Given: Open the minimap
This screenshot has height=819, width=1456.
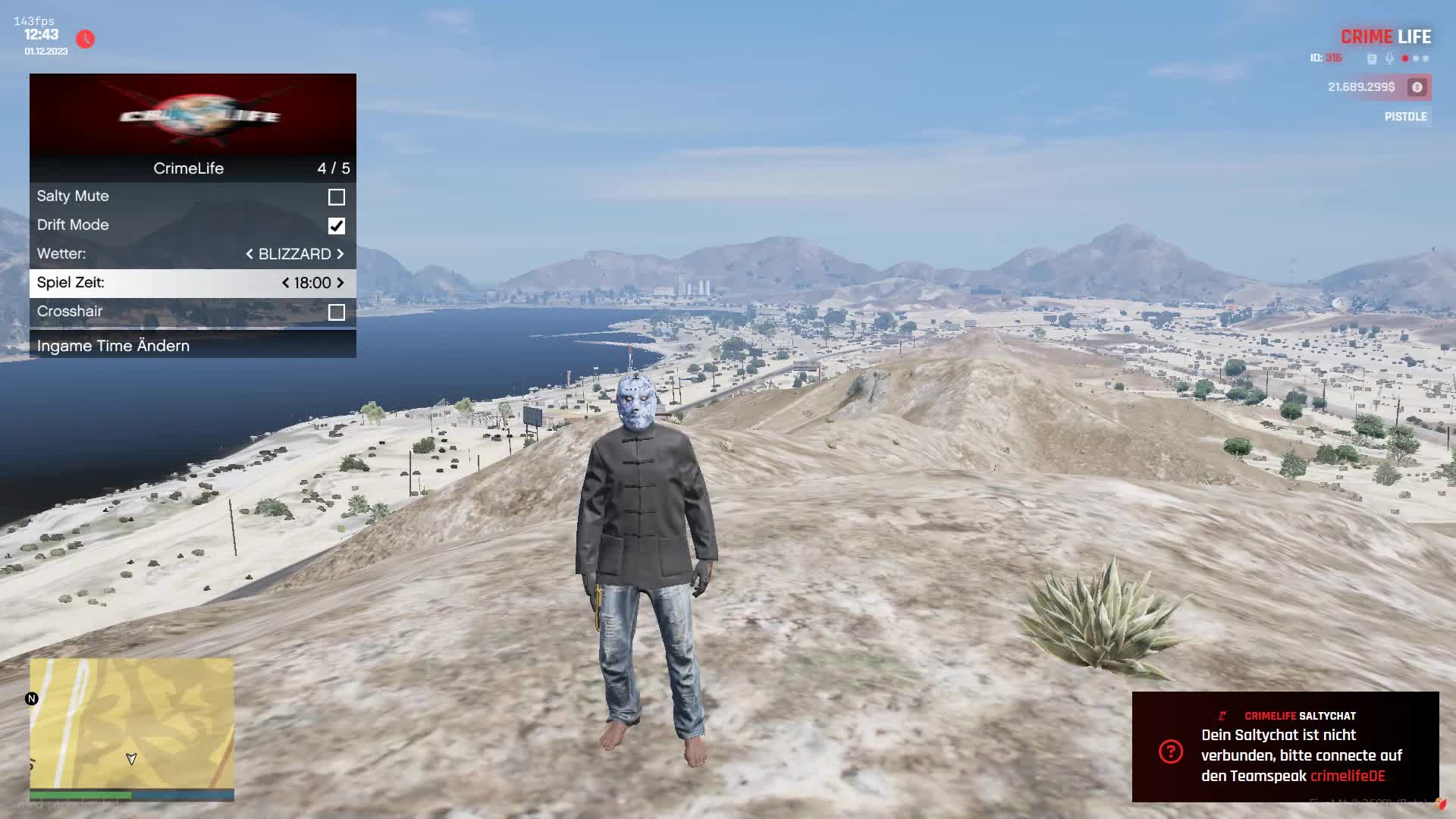Looking at the screenshot, I should (x=132, y=724).
